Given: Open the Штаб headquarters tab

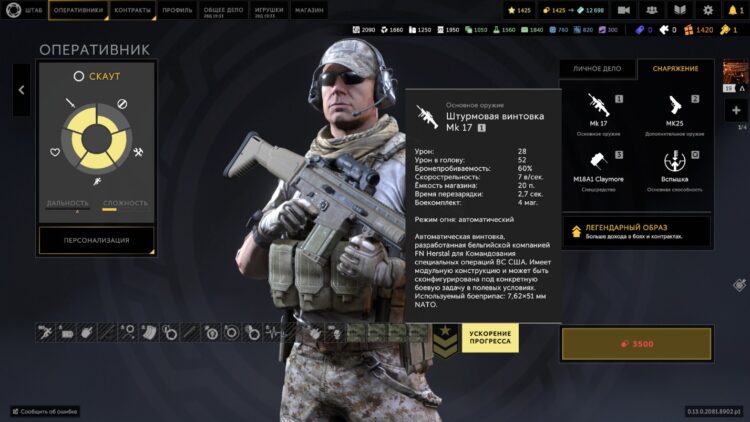Looking at the screenshot, I should 24,10.
